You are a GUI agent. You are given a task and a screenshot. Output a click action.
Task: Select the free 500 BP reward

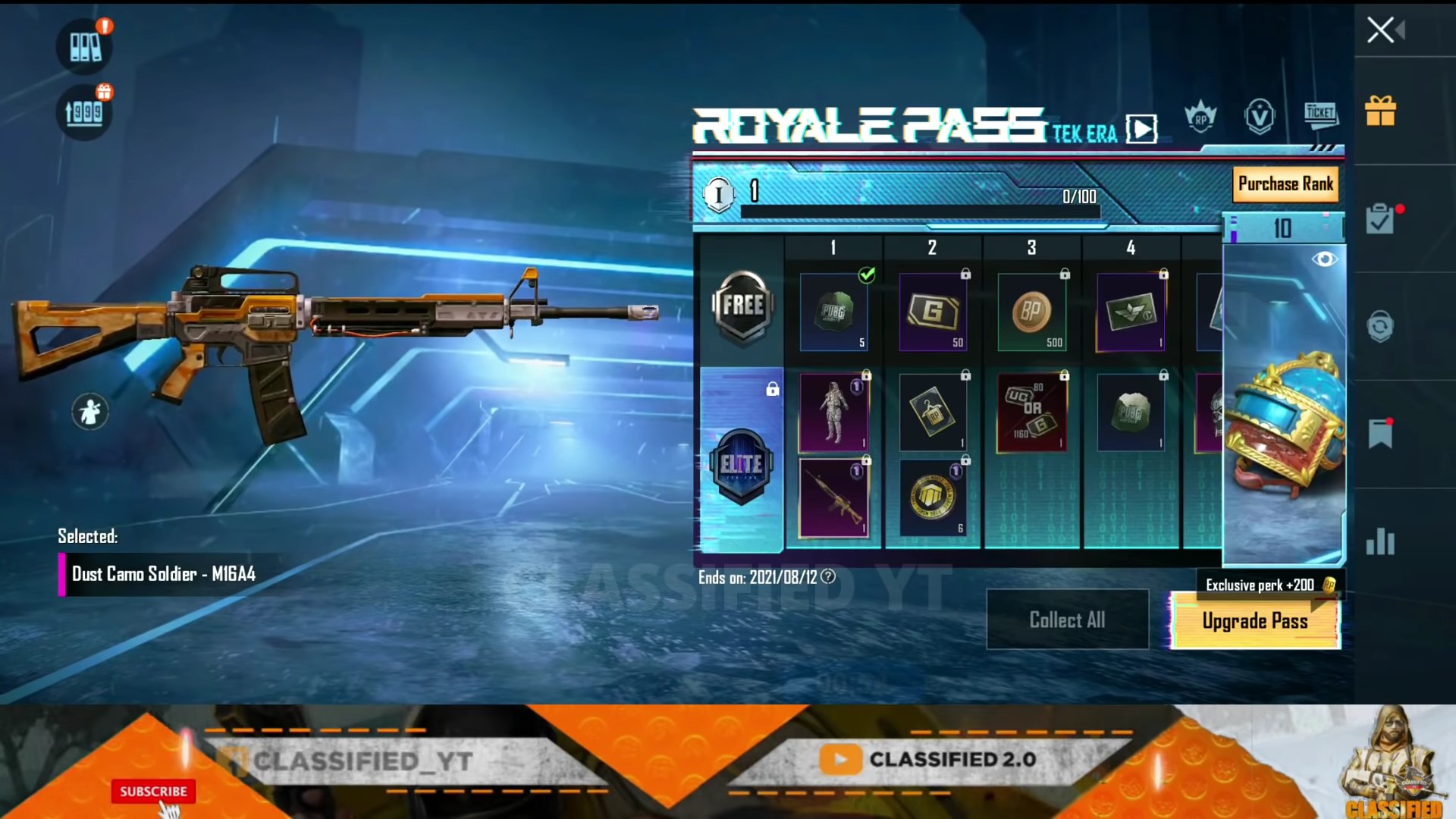pyautogui.click(x=1031, y=312)
